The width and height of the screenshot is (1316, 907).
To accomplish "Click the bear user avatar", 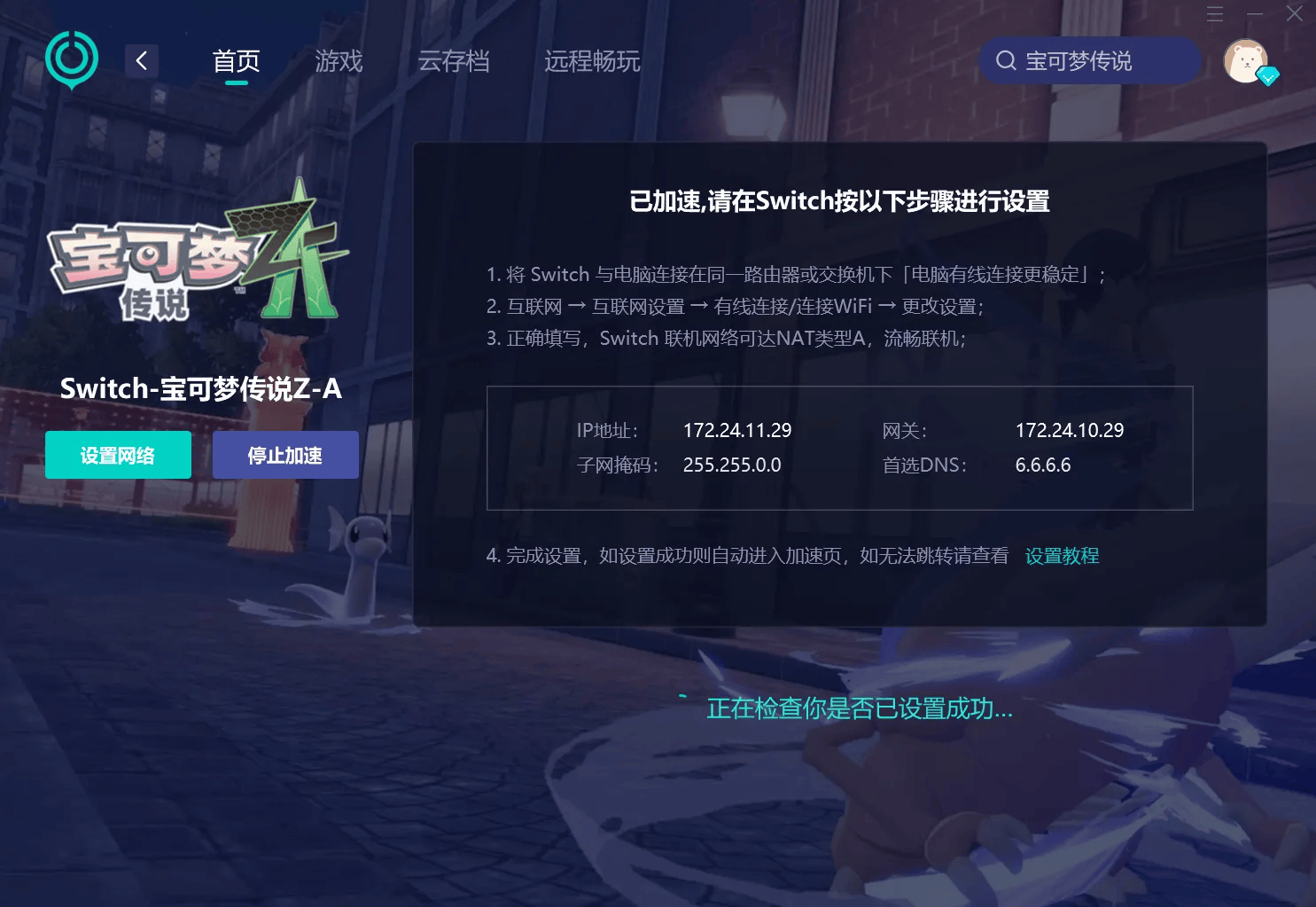I will click(1245, 62).
